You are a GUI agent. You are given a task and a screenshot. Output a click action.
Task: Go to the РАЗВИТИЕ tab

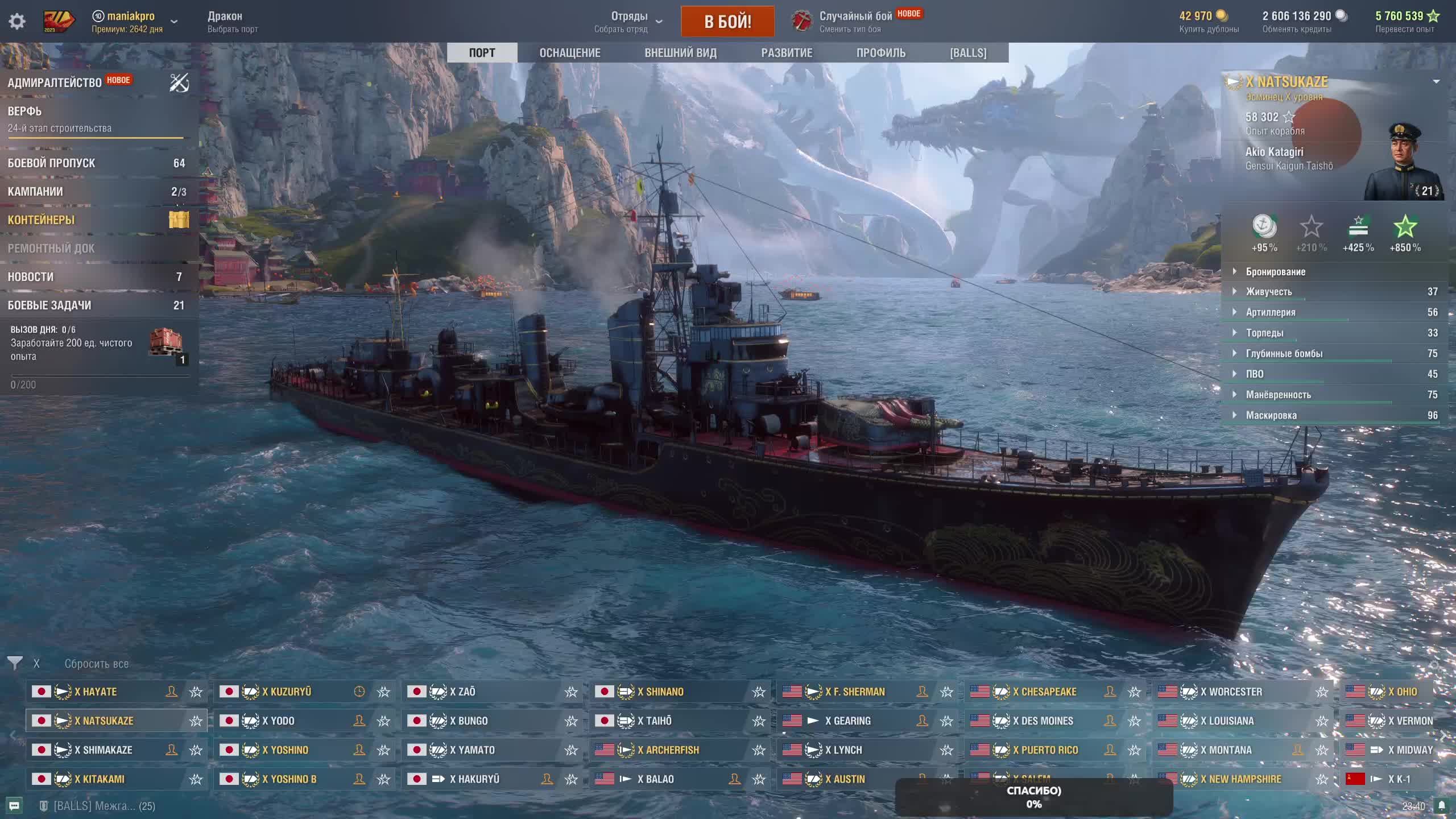tap(787, 53)
